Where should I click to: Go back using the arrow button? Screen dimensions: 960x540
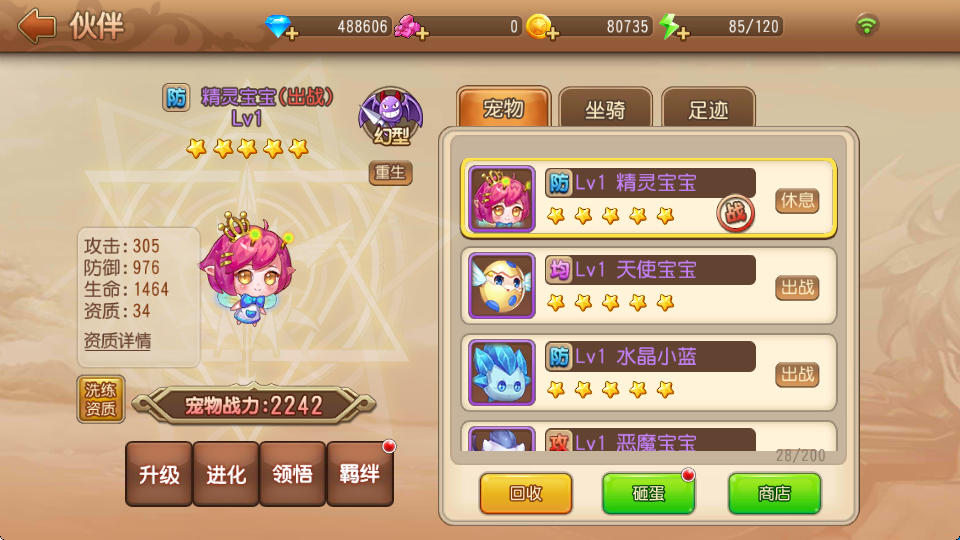(36, 26)
